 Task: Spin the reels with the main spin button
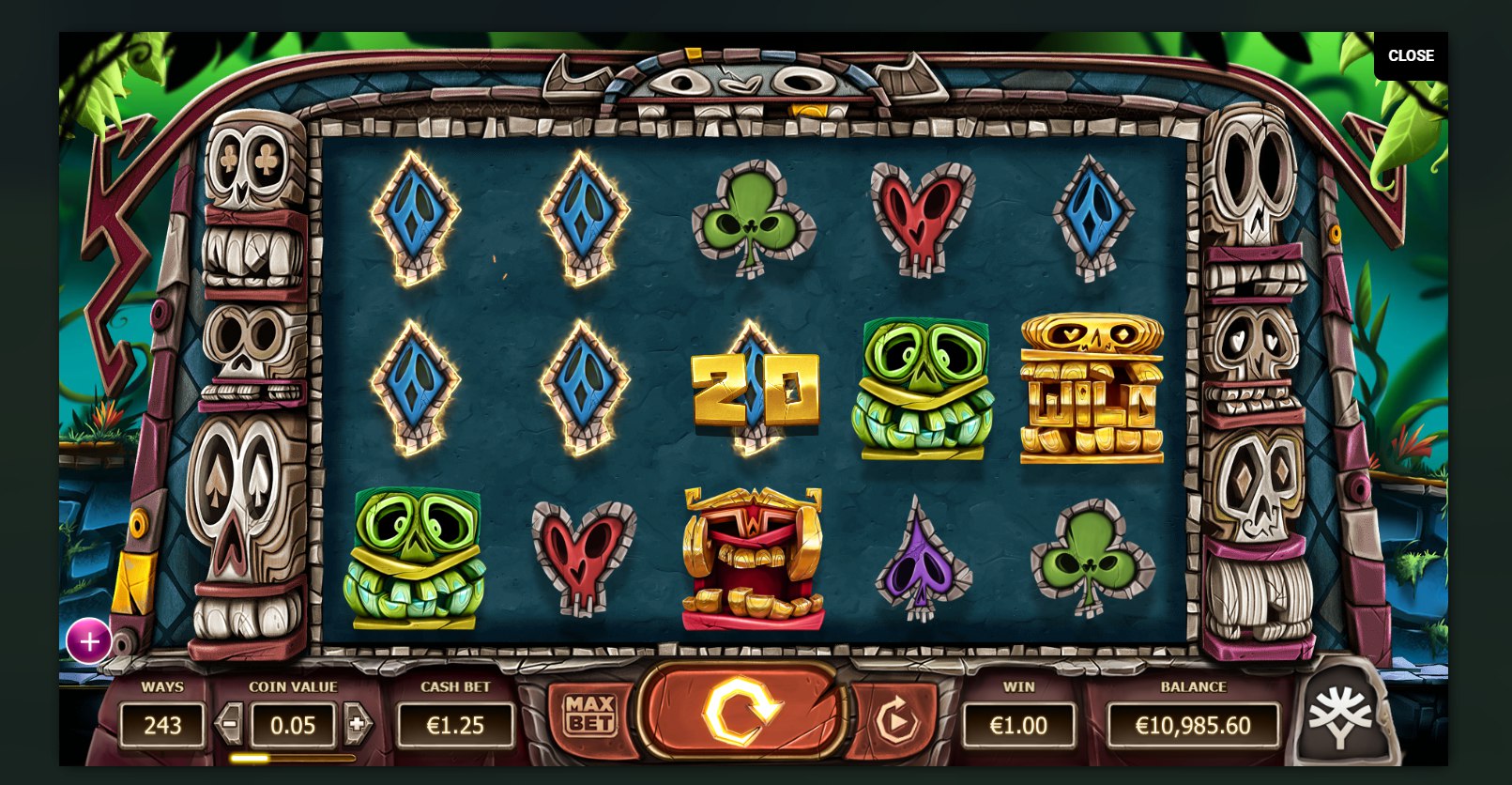click(741, 711)
